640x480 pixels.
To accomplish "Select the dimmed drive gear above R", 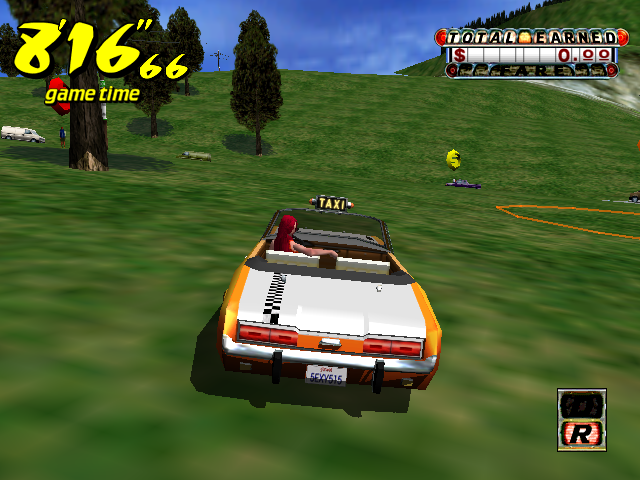I will 581,405.
